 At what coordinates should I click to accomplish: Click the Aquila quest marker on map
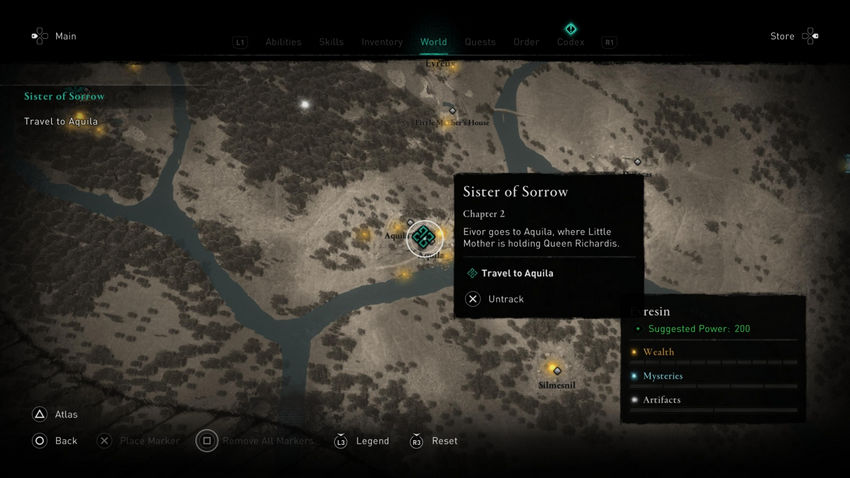click(424, 237)
